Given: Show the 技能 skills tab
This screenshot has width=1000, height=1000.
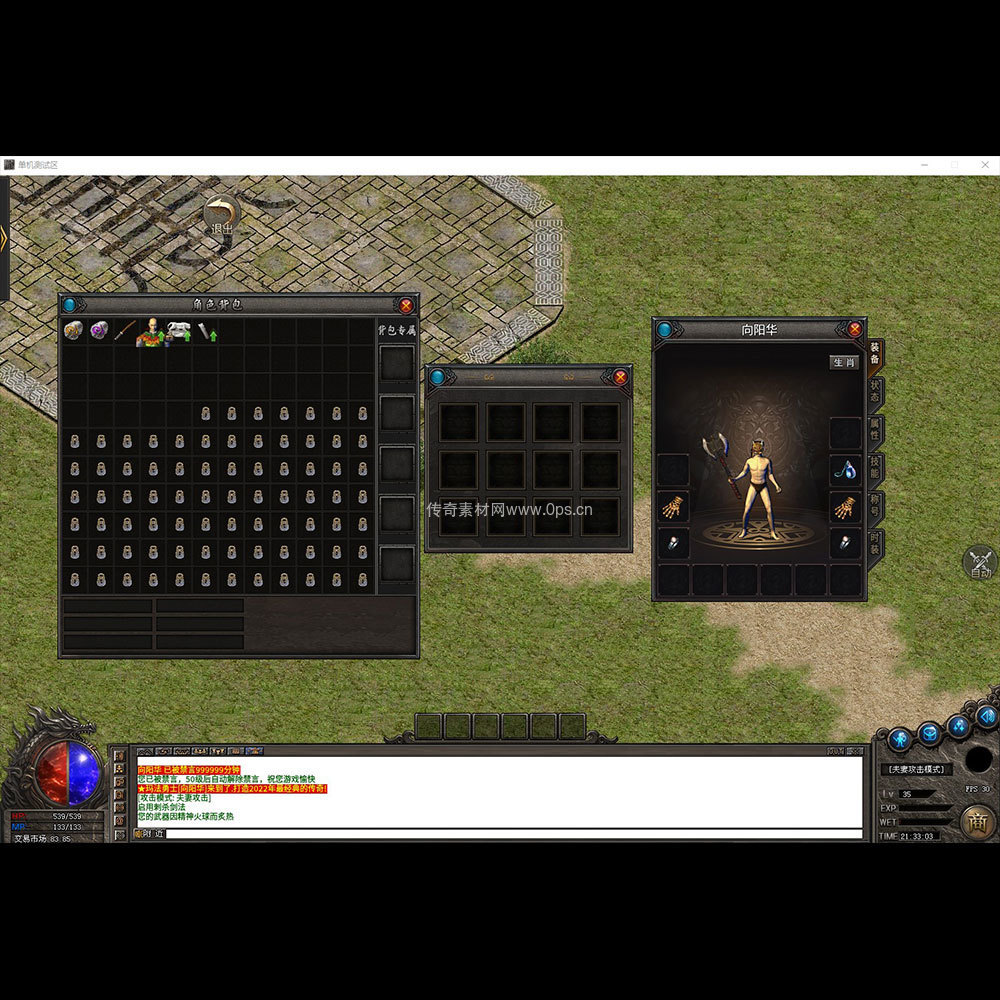Looking at the screenshot, I should [875, 468].
